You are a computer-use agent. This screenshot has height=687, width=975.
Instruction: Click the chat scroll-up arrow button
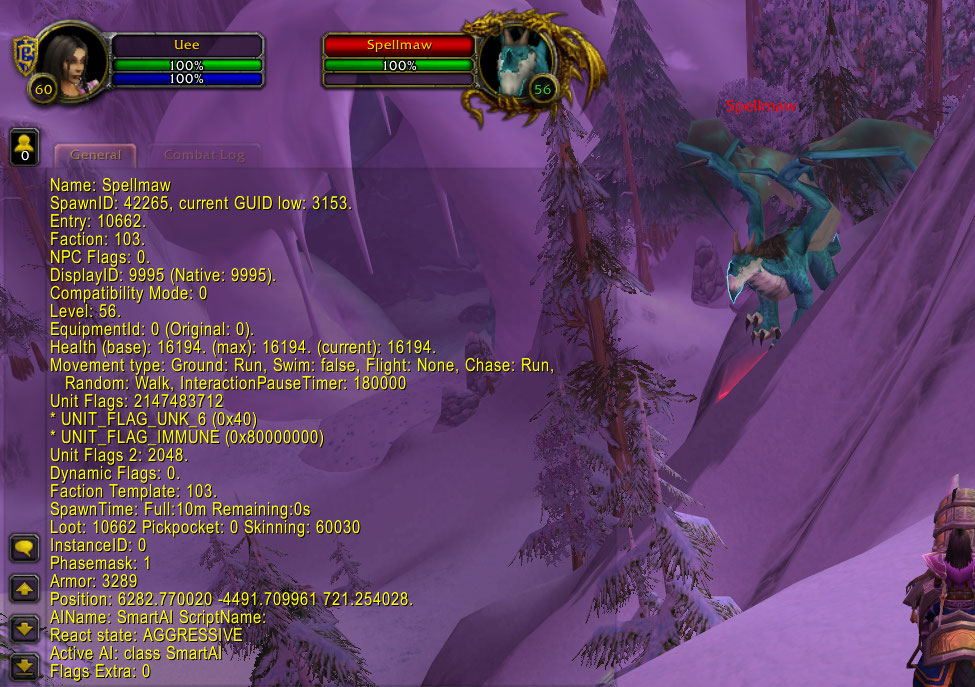(x=25, y=588)
